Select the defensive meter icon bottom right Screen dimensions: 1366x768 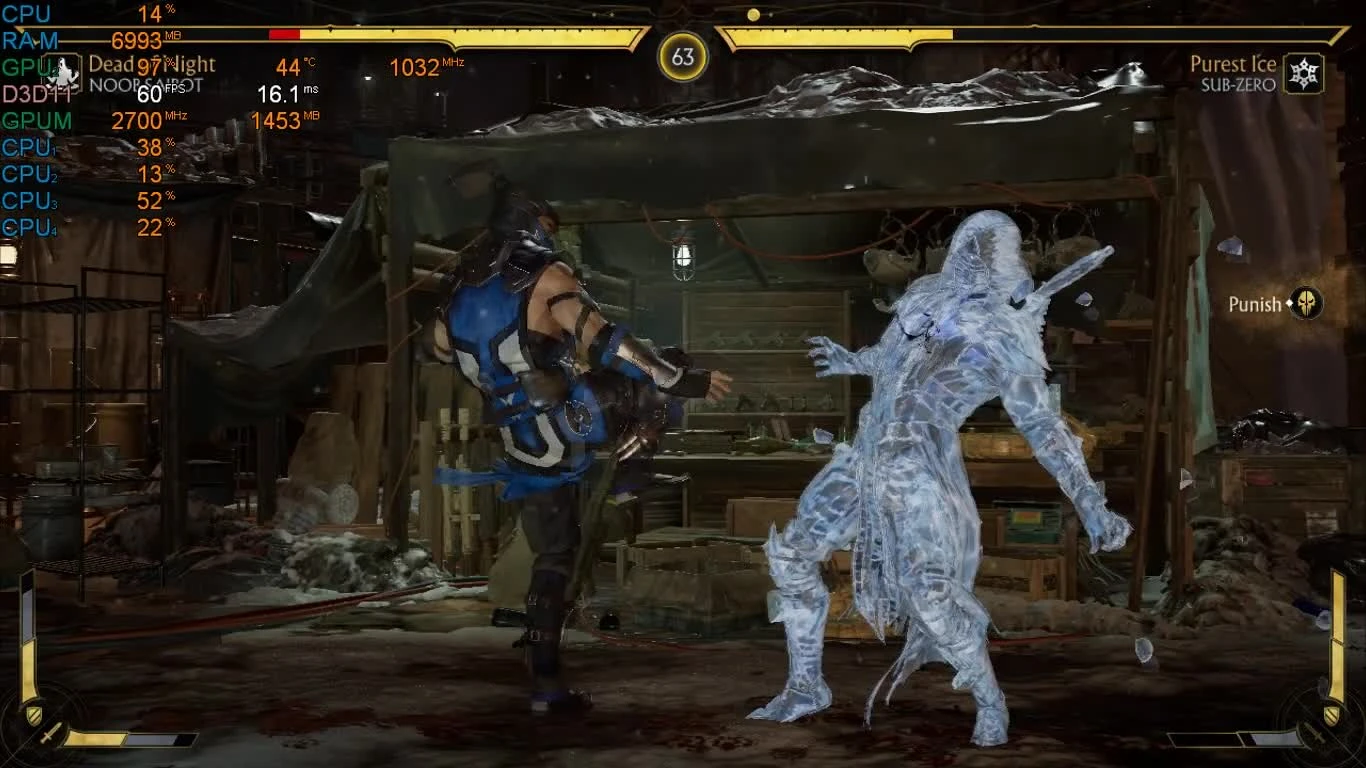(1331, 714)
